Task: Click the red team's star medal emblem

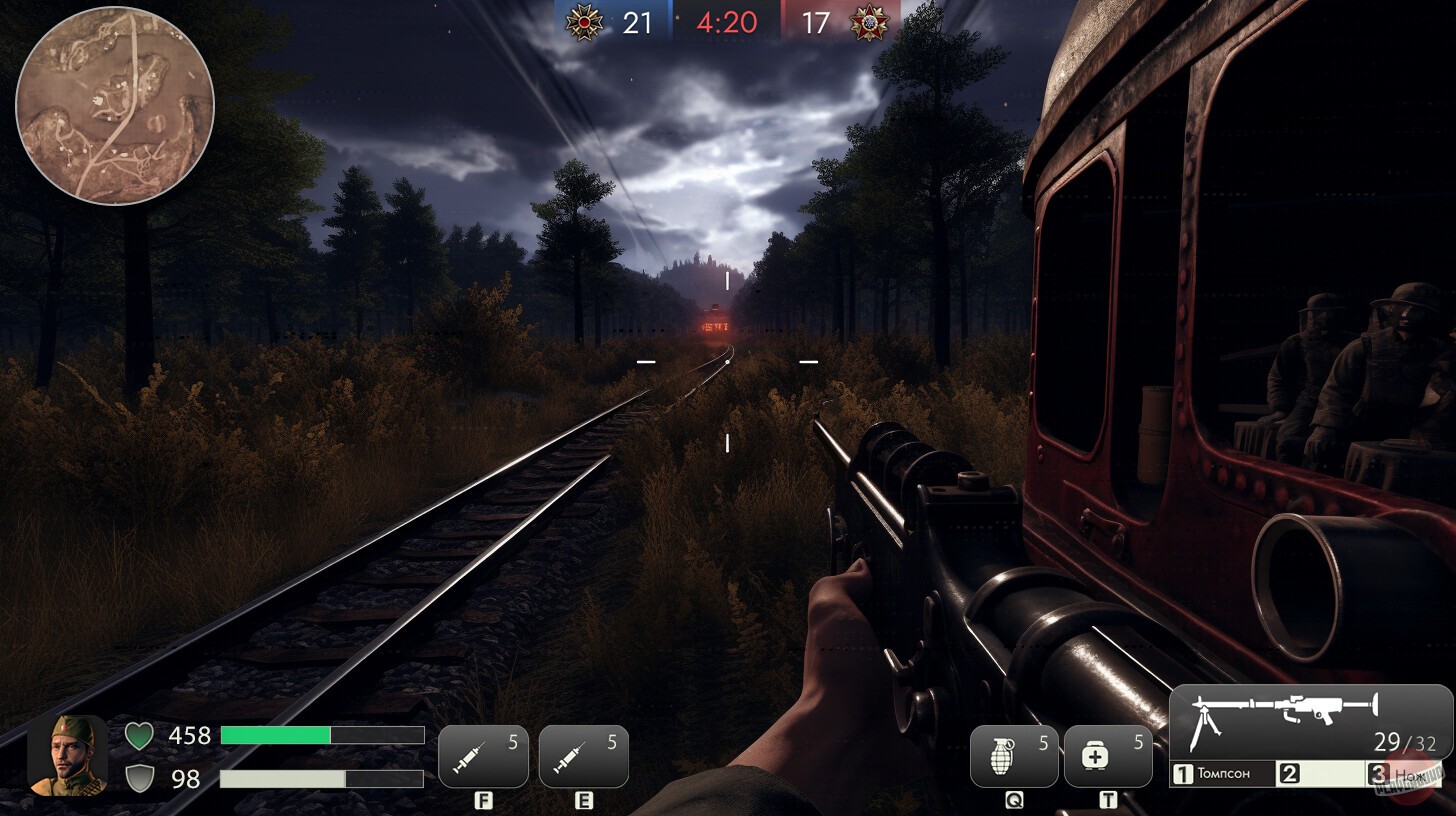Action: [x=869, y=23]
